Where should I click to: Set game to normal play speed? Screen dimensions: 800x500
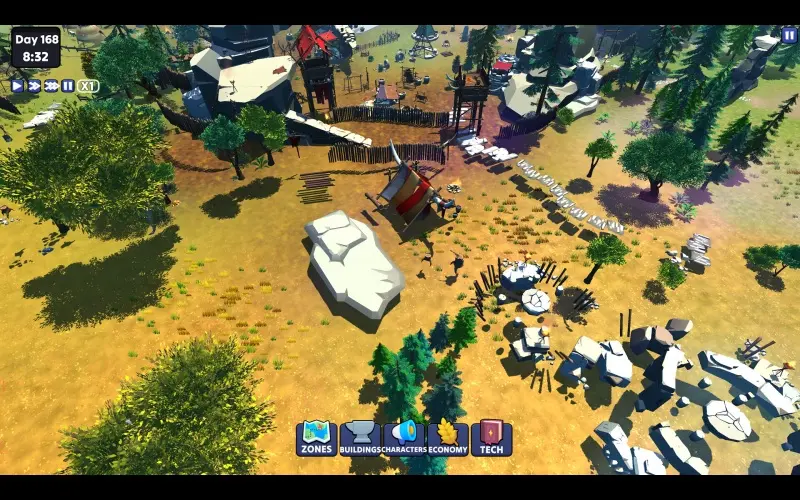(x=17, y=86)
